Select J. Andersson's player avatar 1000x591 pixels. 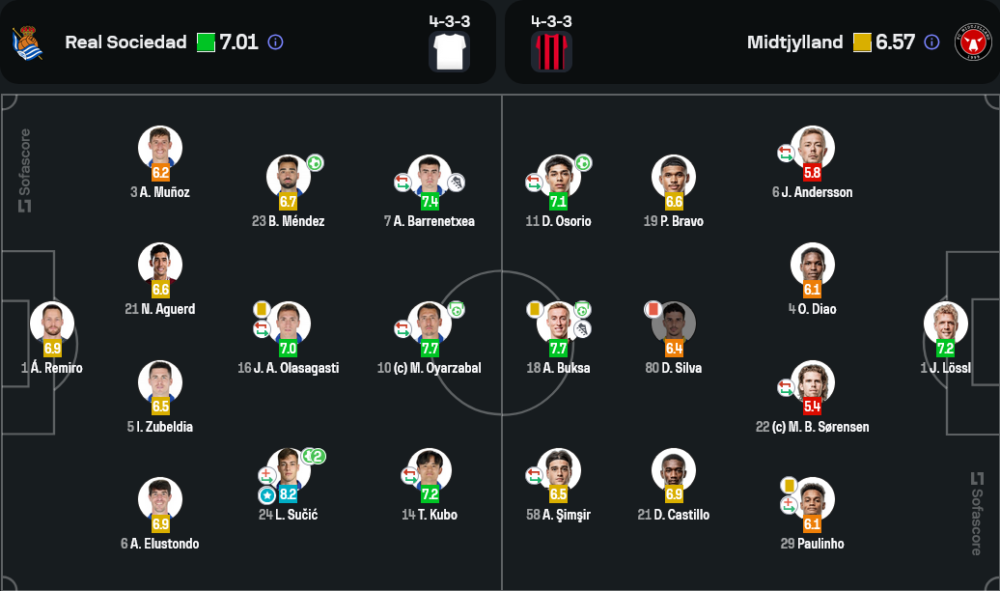[x=812, y=147]
